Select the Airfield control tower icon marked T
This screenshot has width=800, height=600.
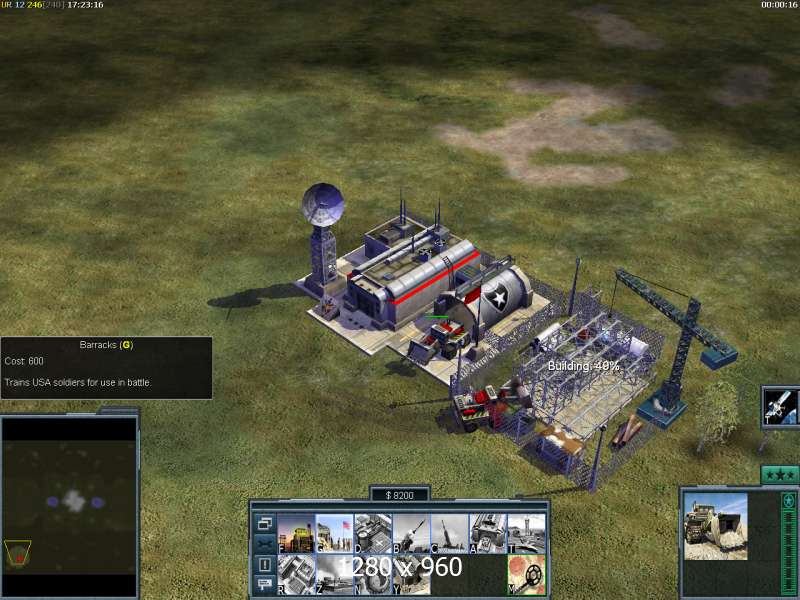(x=526, y=534)
